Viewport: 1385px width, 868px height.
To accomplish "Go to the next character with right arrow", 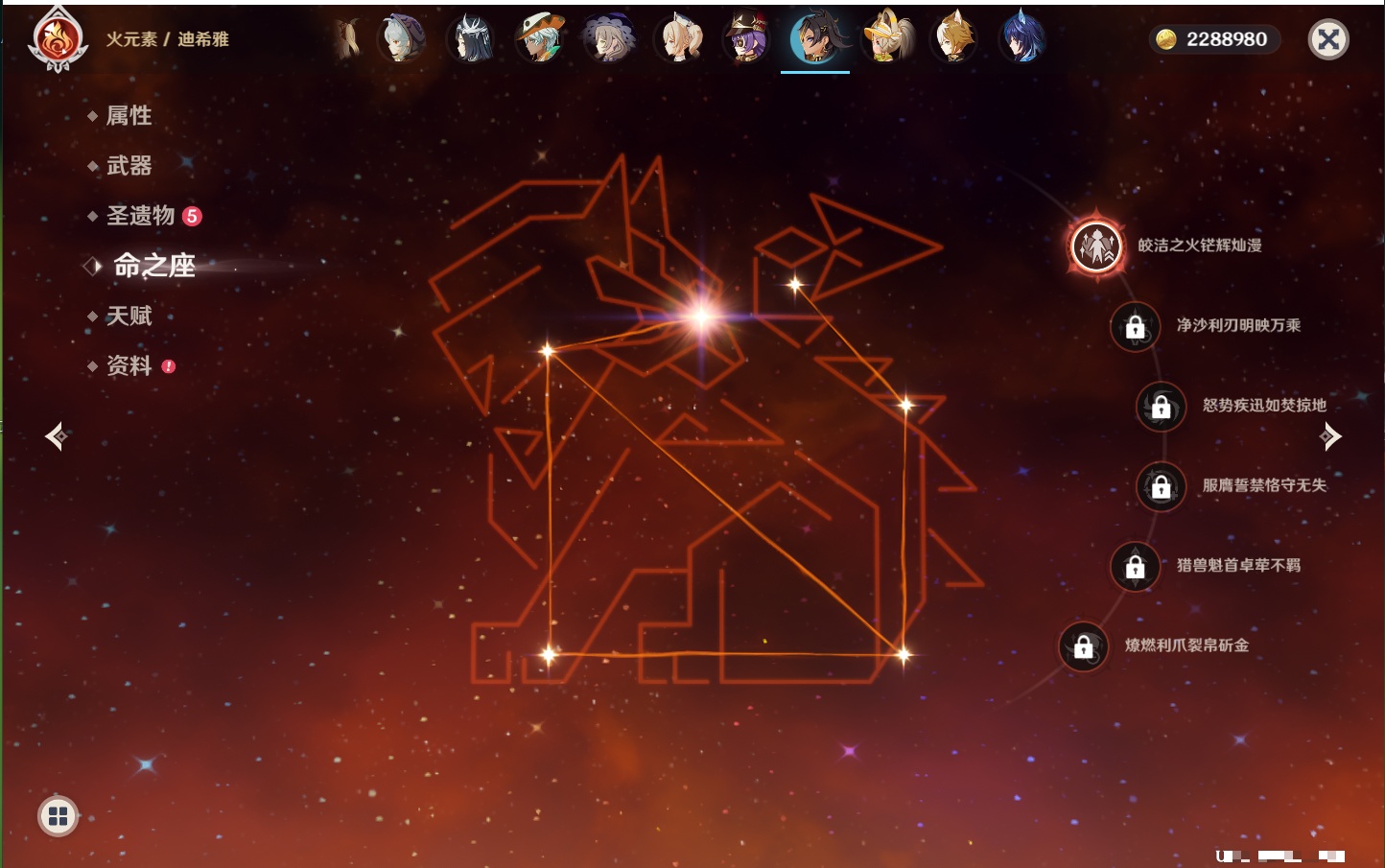I will pyautogui.click(x=1330, y=436).
